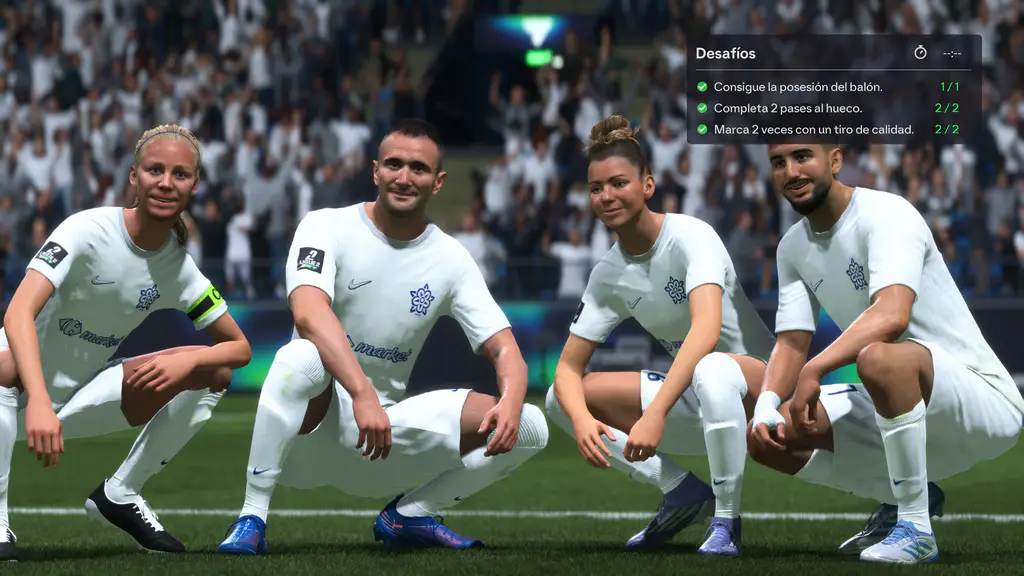Open the Desafíos panel header
1024x576 pixels.
726,53
